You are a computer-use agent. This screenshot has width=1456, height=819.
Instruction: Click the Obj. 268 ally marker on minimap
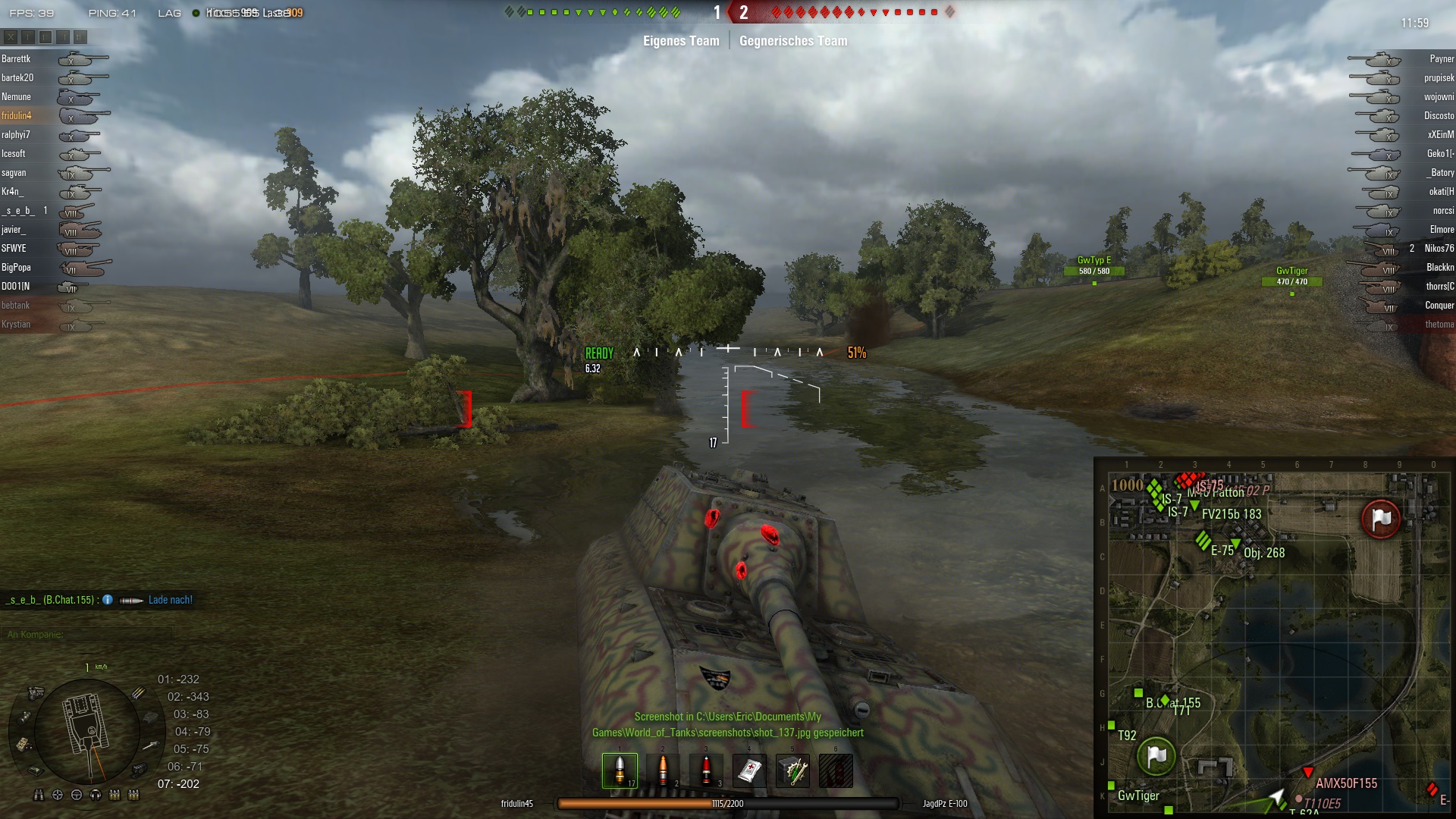[x=1236, y=543]
